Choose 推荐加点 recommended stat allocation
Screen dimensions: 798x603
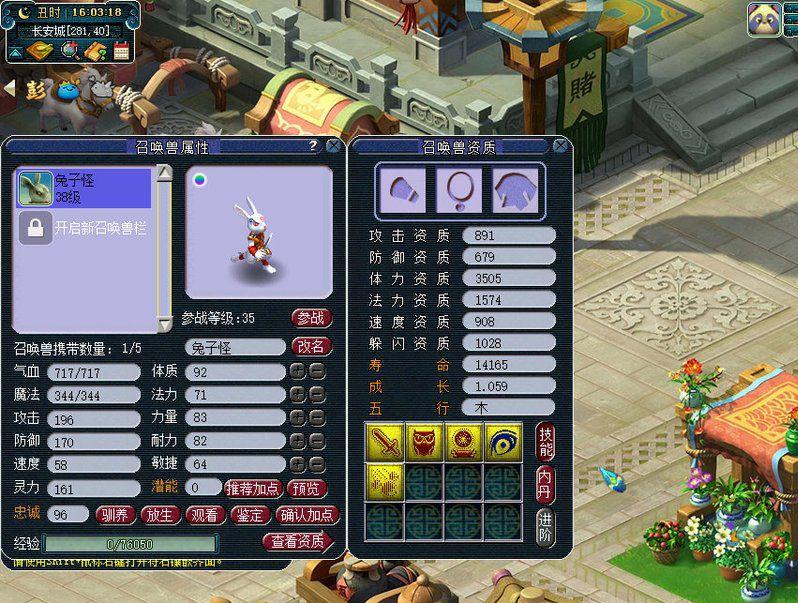pyautogui.click(x=252, y=488)
